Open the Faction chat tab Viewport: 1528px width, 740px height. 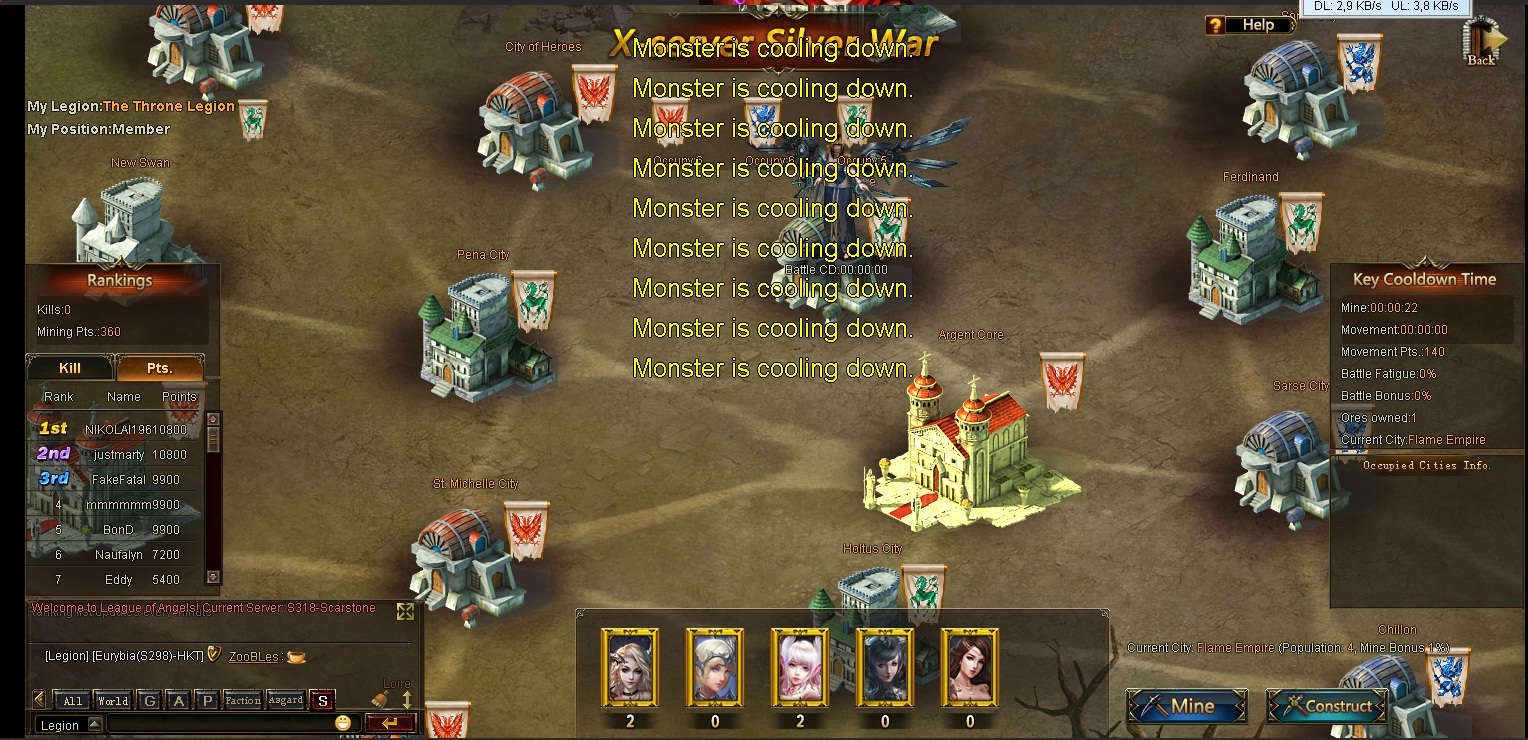242,701
